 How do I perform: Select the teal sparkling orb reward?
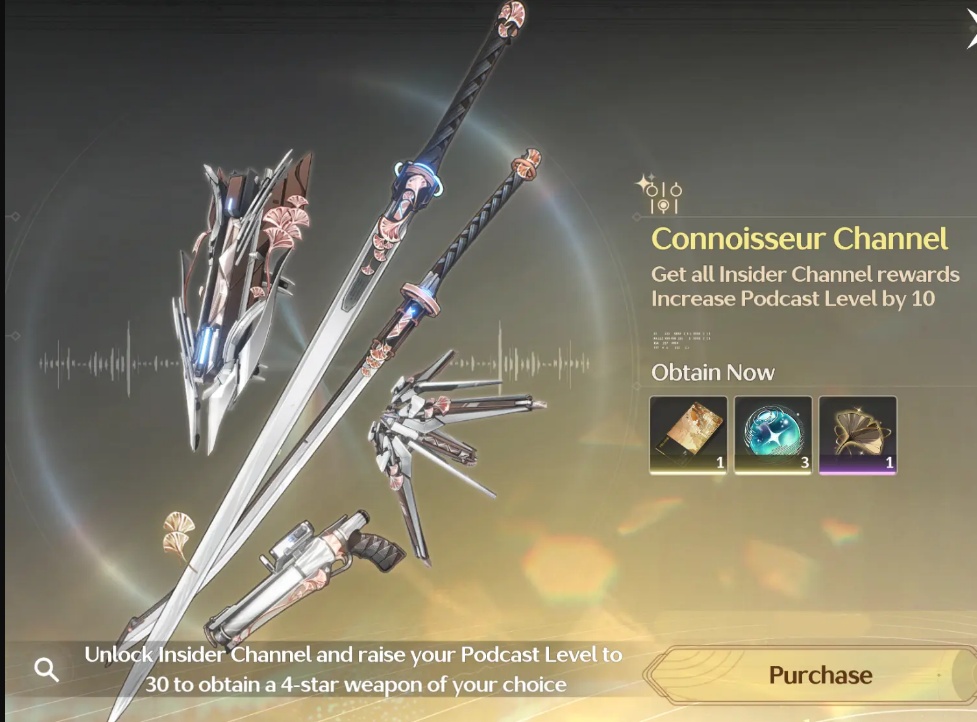[773, 434]
